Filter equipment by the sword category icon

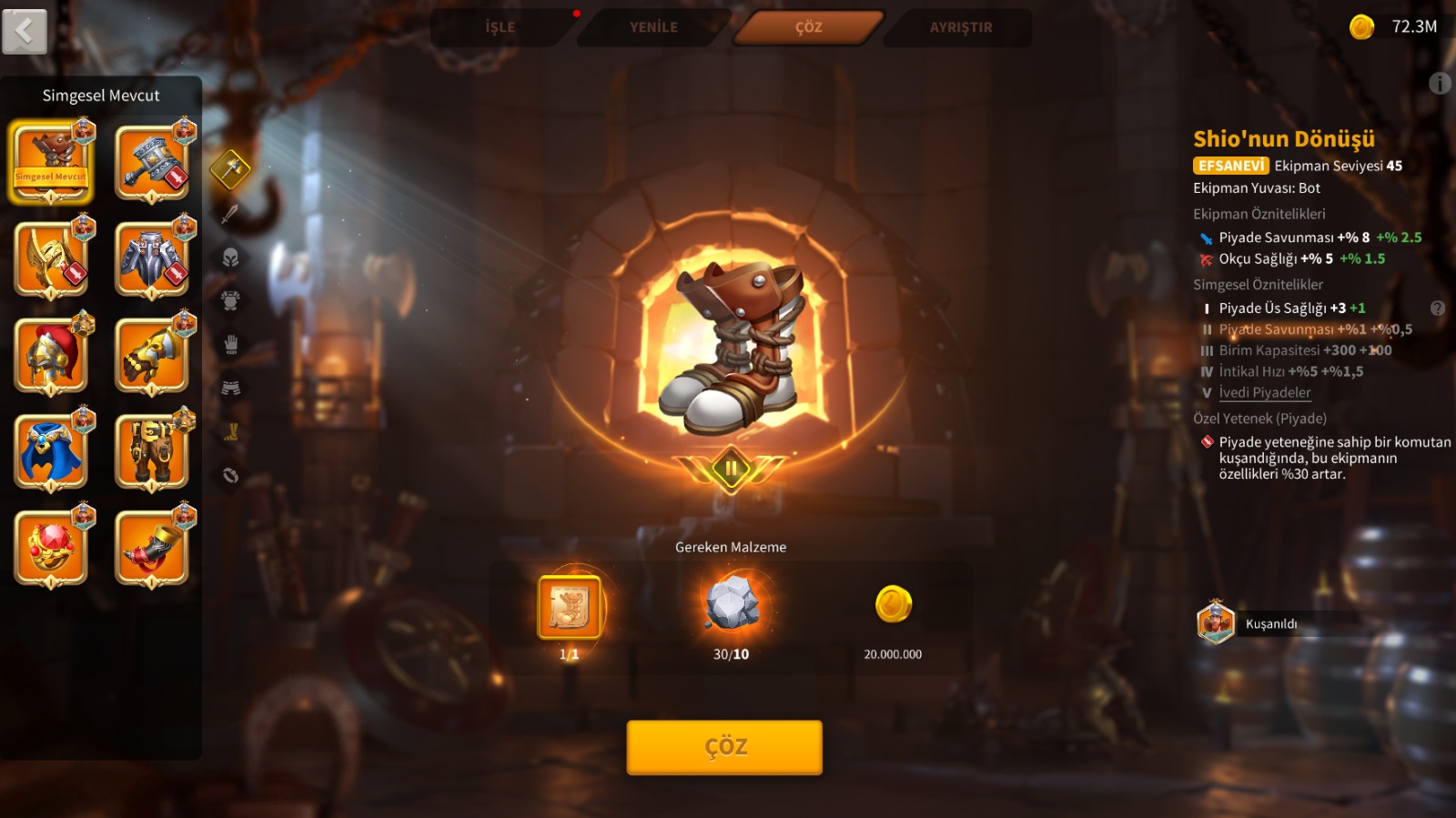(x=230, y=214)
